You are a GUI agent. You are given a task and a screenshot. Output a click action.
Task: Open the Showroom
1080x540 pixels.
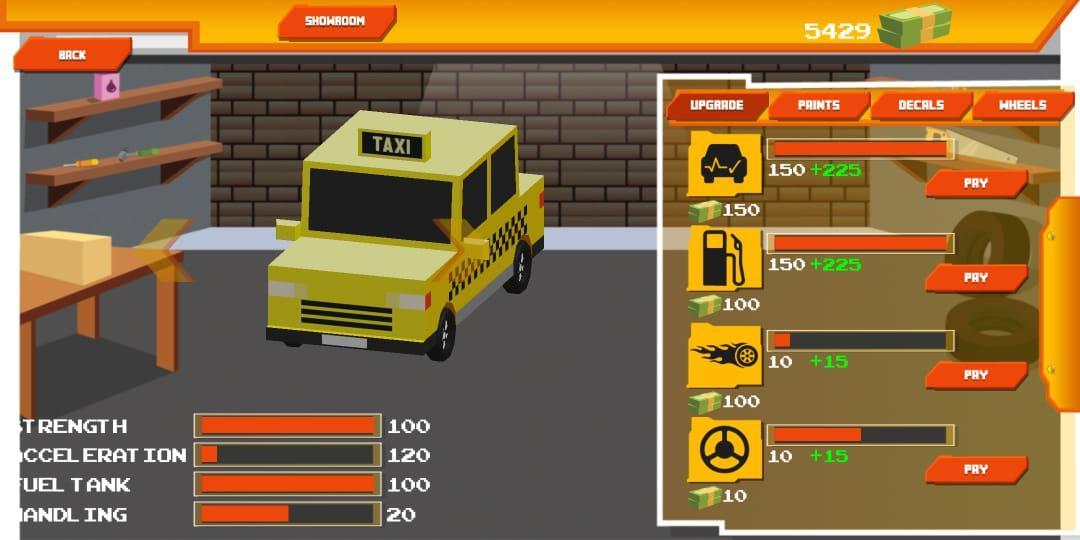(336, 21)
